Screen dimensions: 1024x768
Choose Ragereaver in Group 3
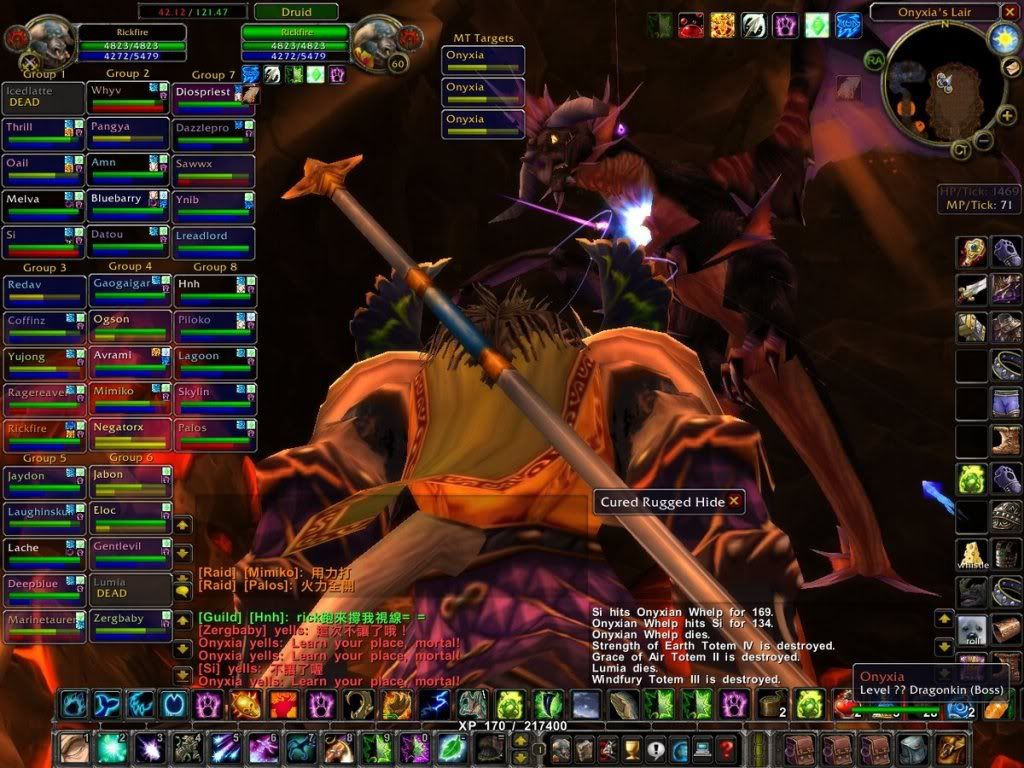pos(44,399)
